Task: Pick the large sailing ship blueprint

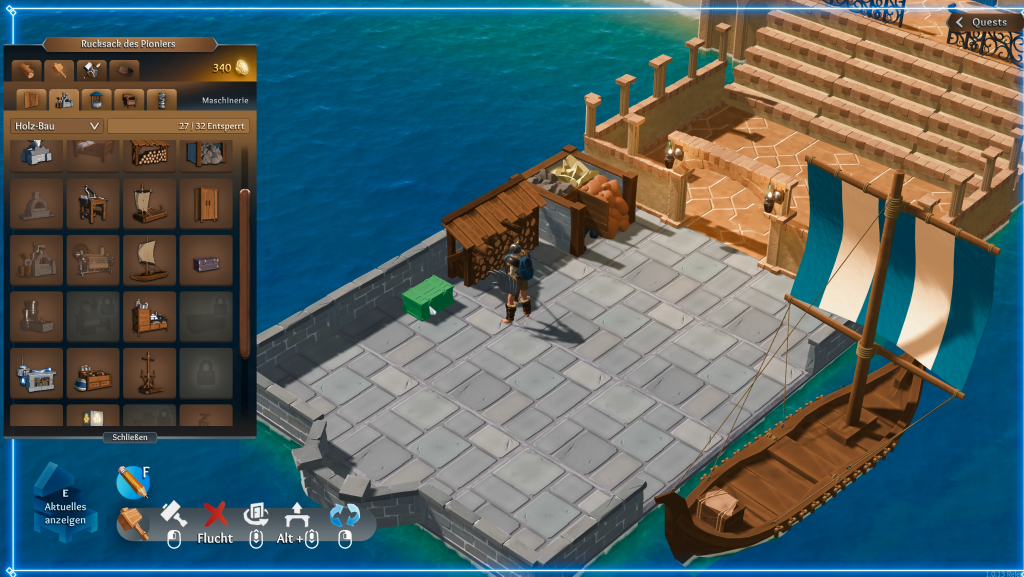Action: pos(150,260)
